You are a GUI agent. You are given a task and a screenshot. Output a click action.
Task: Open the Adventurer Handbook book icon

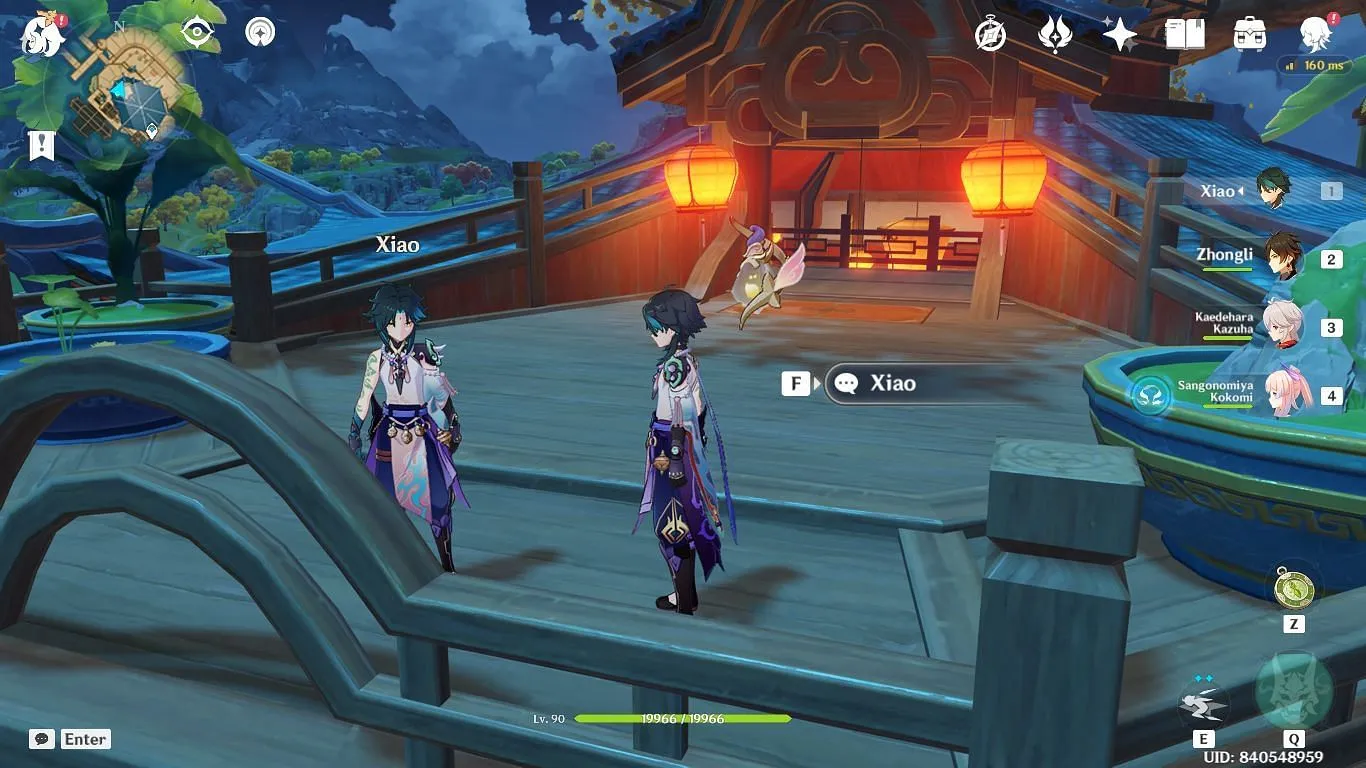(1184, 35)
